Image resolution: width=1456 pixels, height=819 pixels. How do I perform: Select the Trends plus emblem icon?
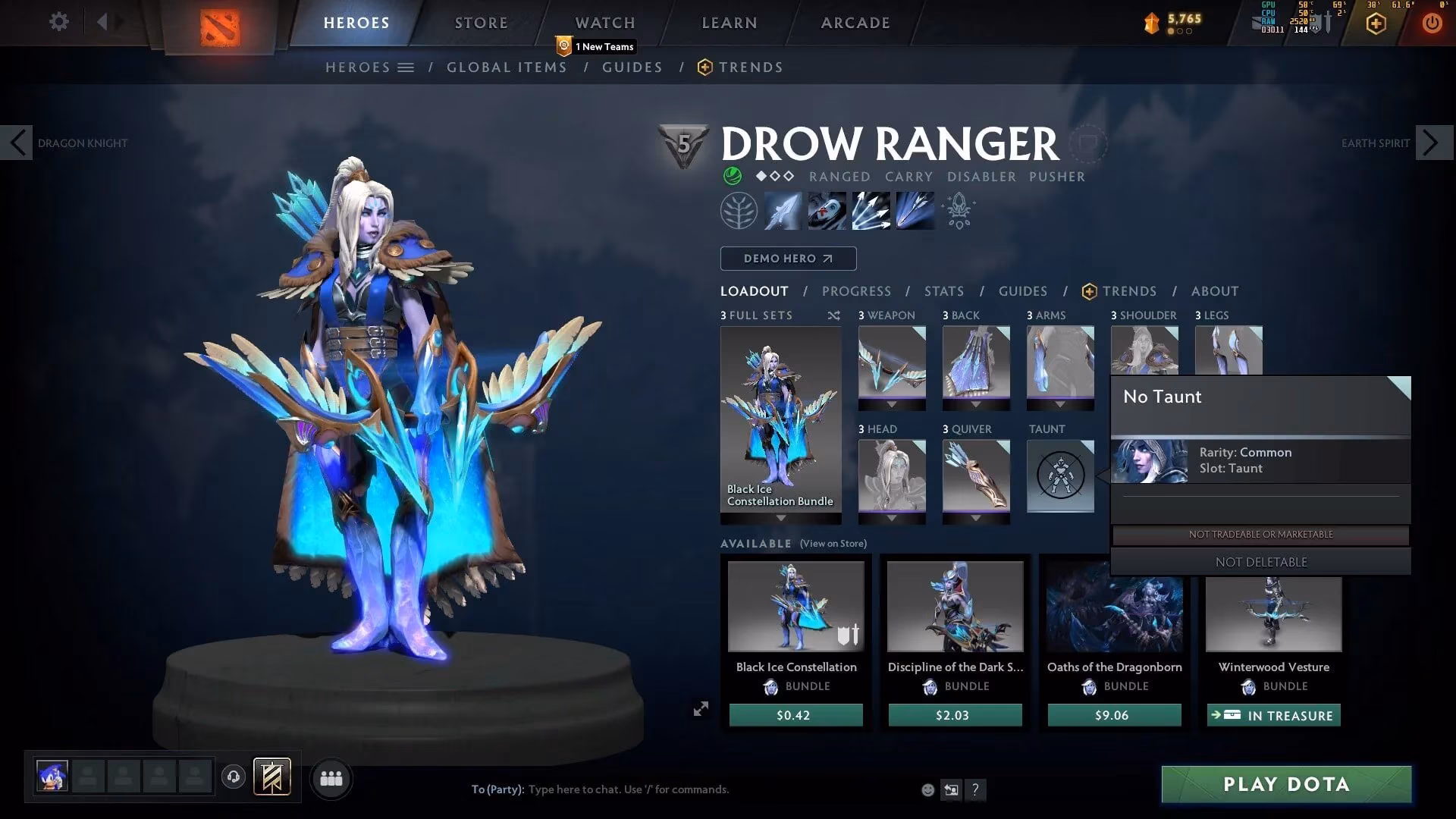1089,291
